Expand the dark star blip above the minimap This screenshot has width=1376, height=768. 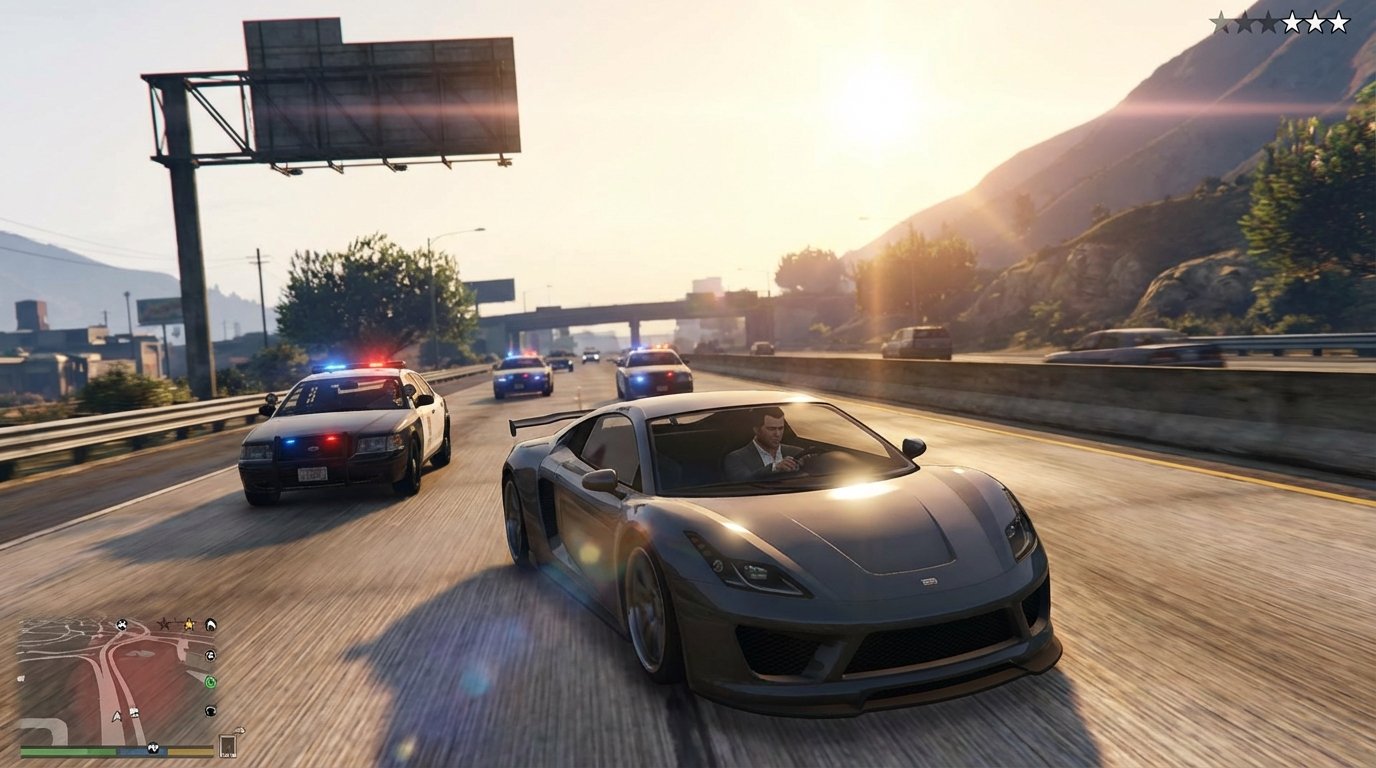[163, 624]
